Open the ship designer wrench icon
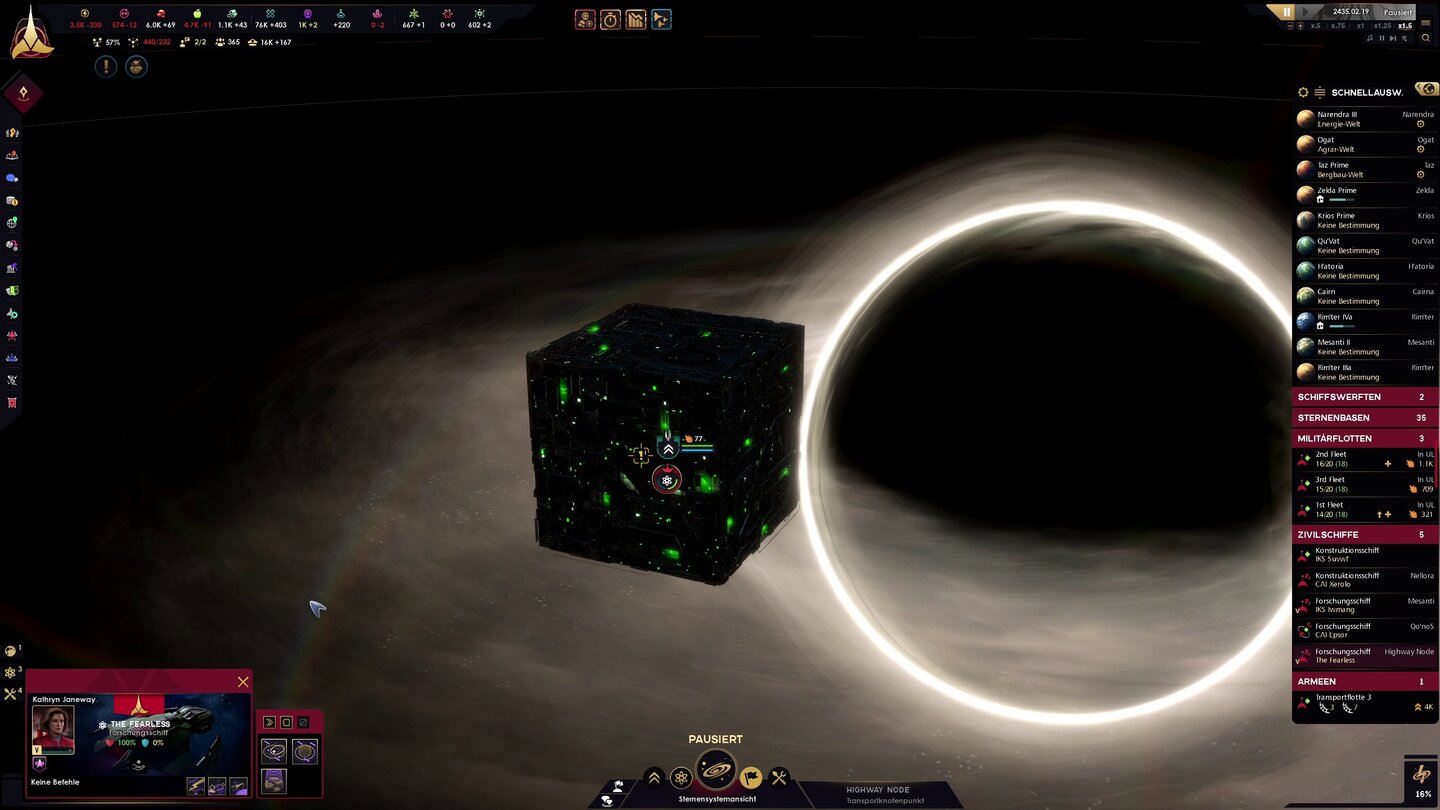 click(777, 776)
